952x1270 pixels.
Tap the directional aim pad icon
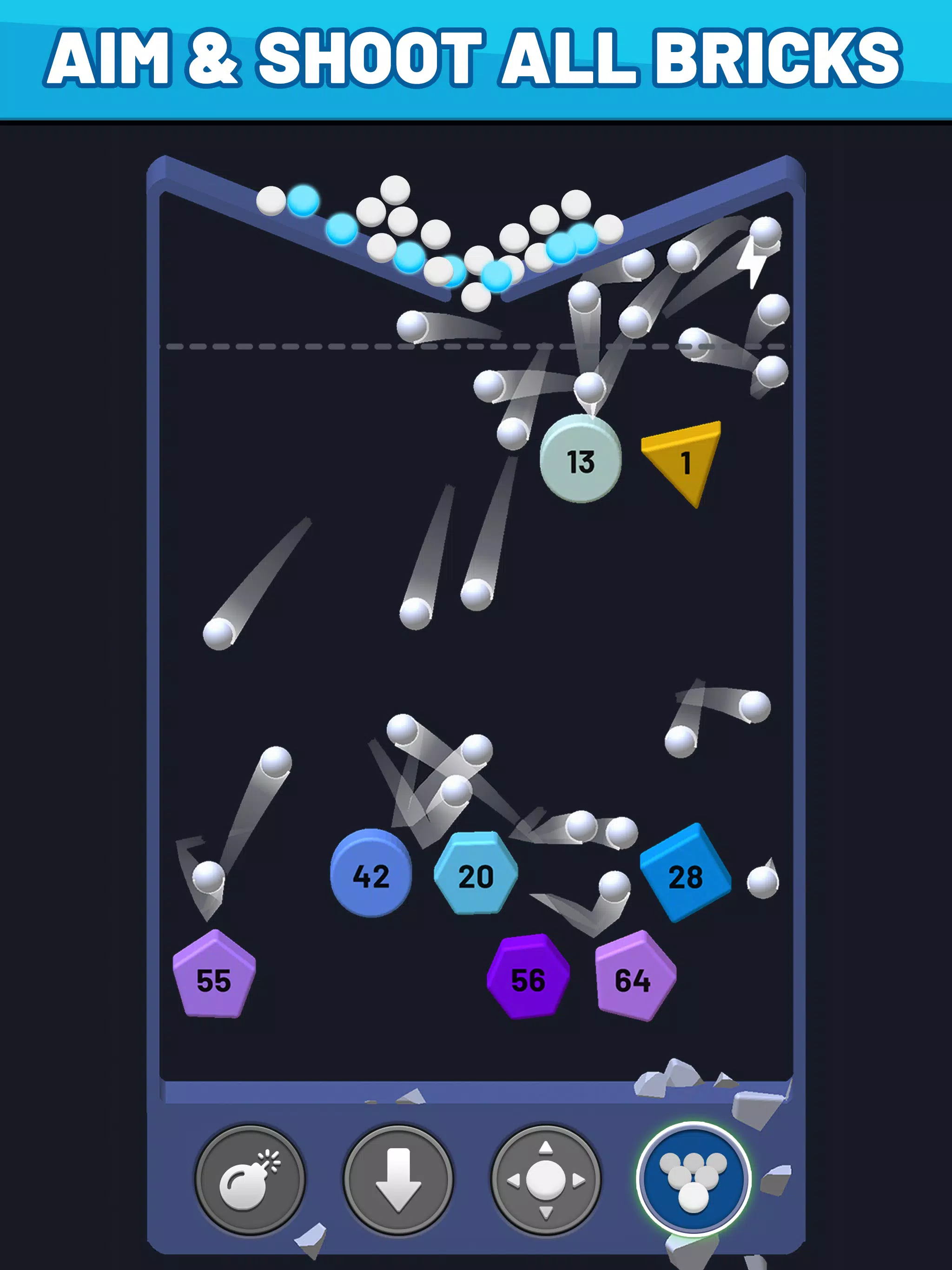[544, 1180]
